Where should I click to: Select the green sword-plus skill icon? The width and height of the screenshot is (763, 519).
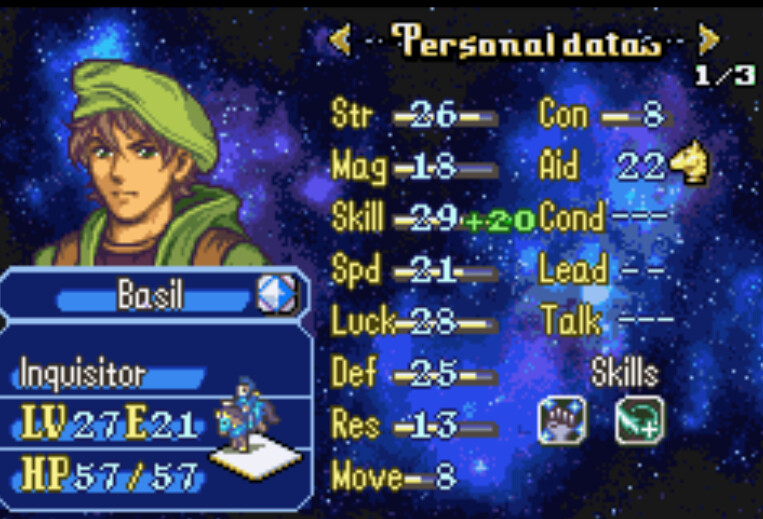640,421
